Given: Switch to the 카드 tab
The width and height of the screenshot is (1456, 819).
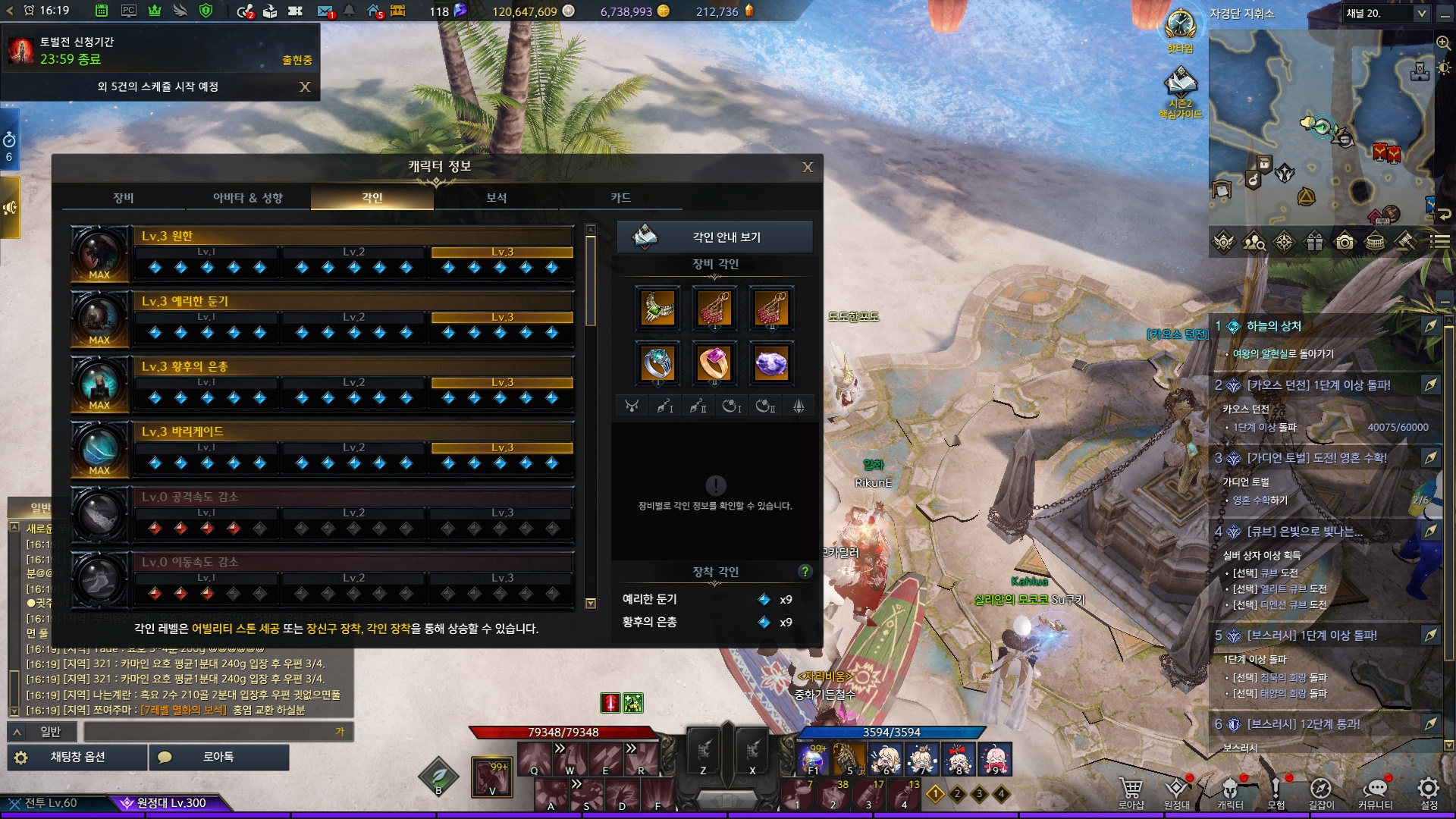Looking at the screenshot, I should pos(620,198).
